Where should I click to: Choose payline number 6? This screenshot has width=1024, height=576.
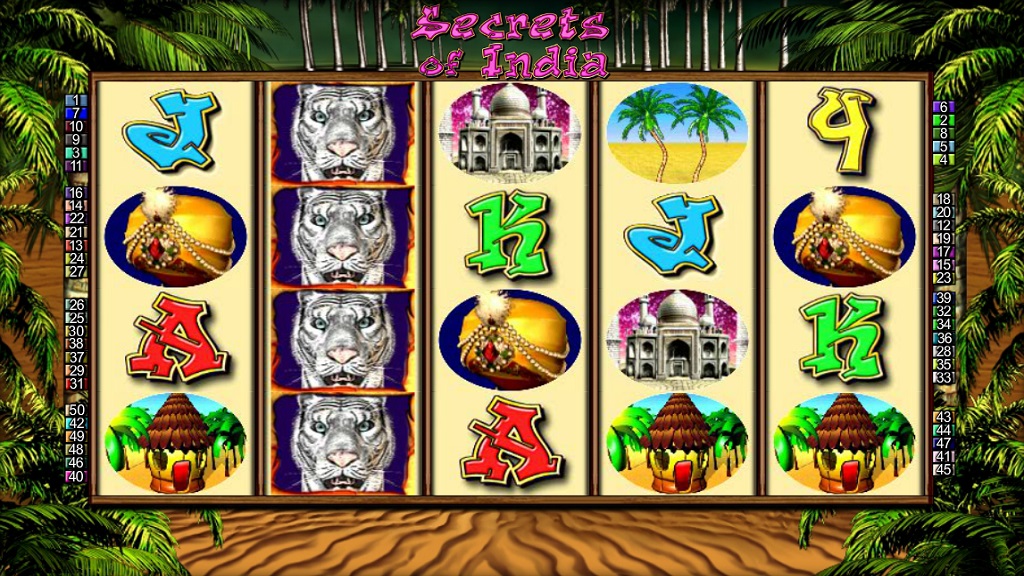point(944,107)
